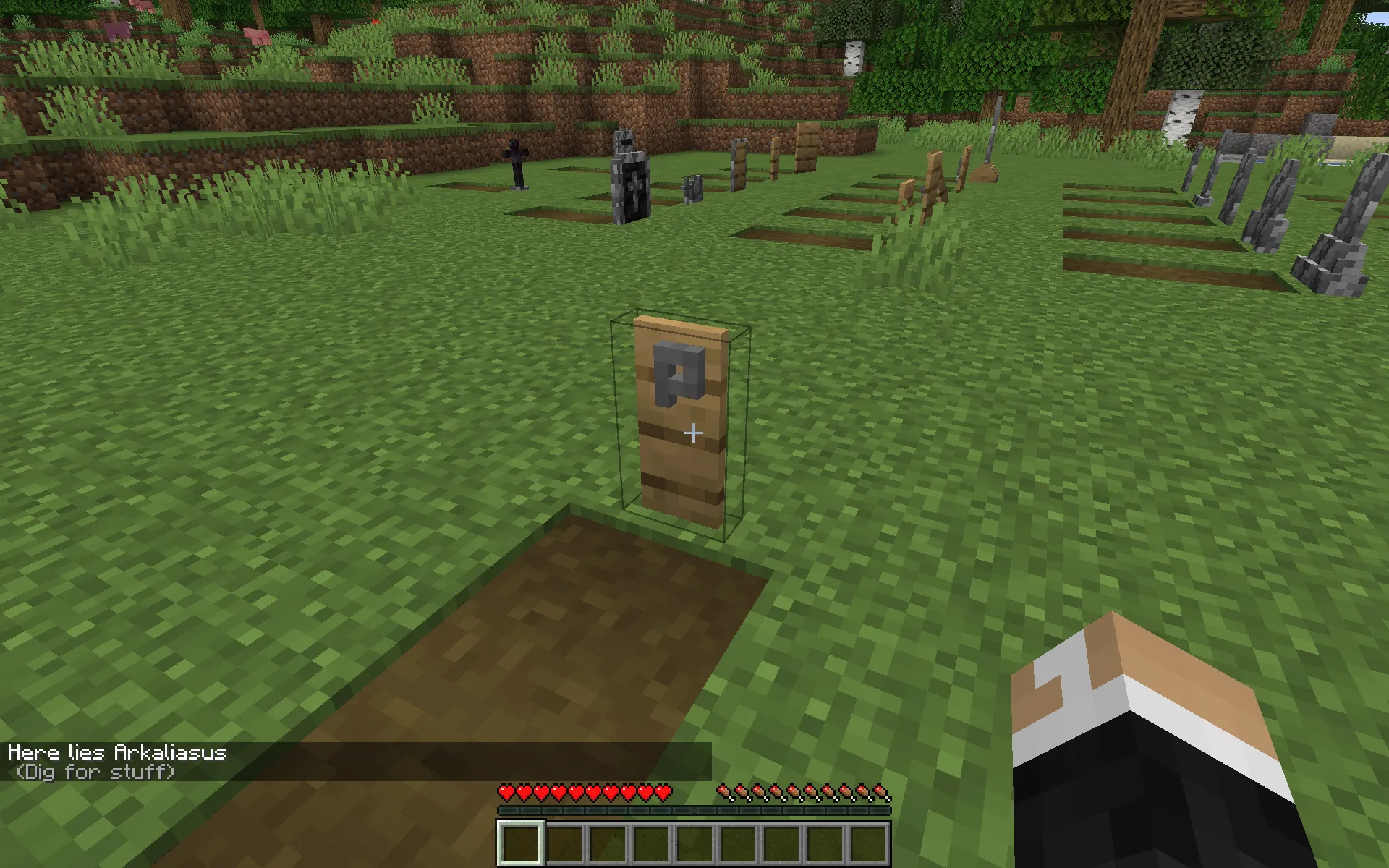Click the first heart in the health bar
The width and height of the screenshot is (1389, 868).
click(x=504, y=792)
